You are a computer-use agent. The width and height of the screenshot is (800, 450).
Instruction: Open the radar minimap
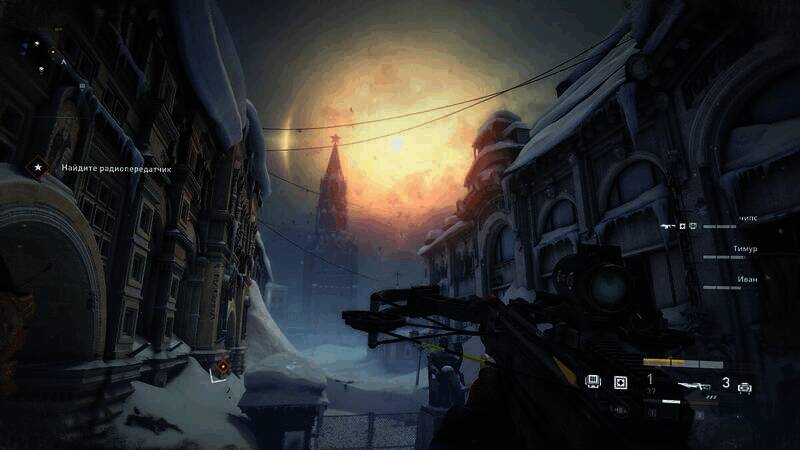coord(40,55)
